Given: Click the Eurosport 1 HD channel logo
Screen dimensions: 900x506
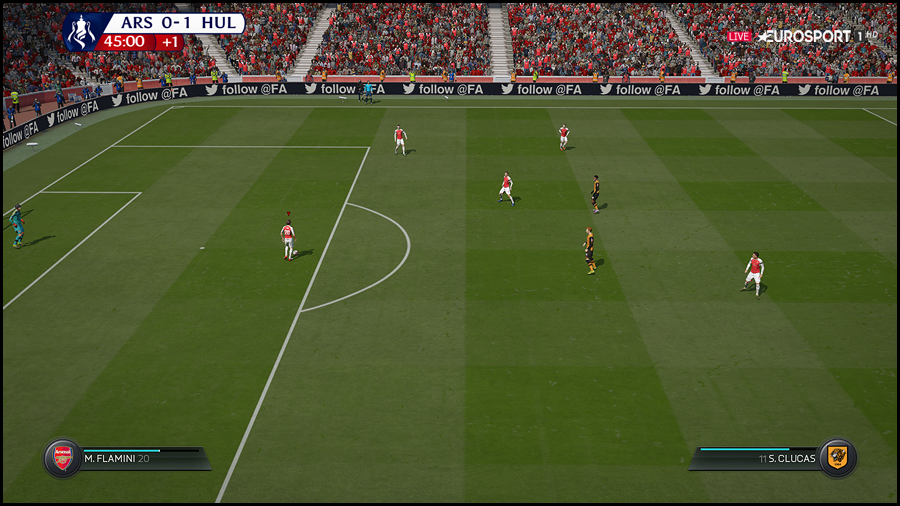Looking at the screenshot, I should pyautogui.click(x=815, y=36).
